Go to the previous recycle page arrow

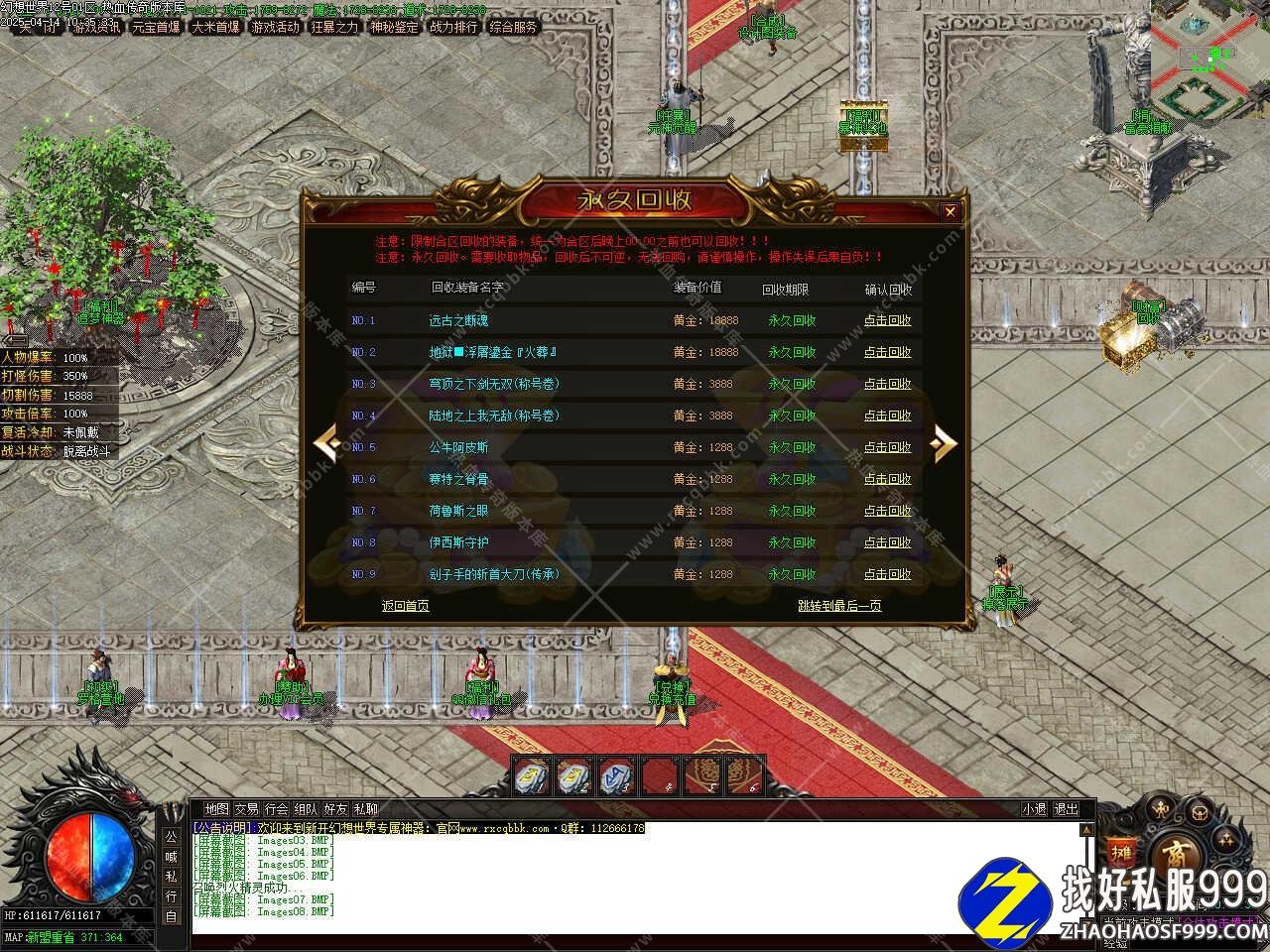pyautogui.click(x=326, y=443)
